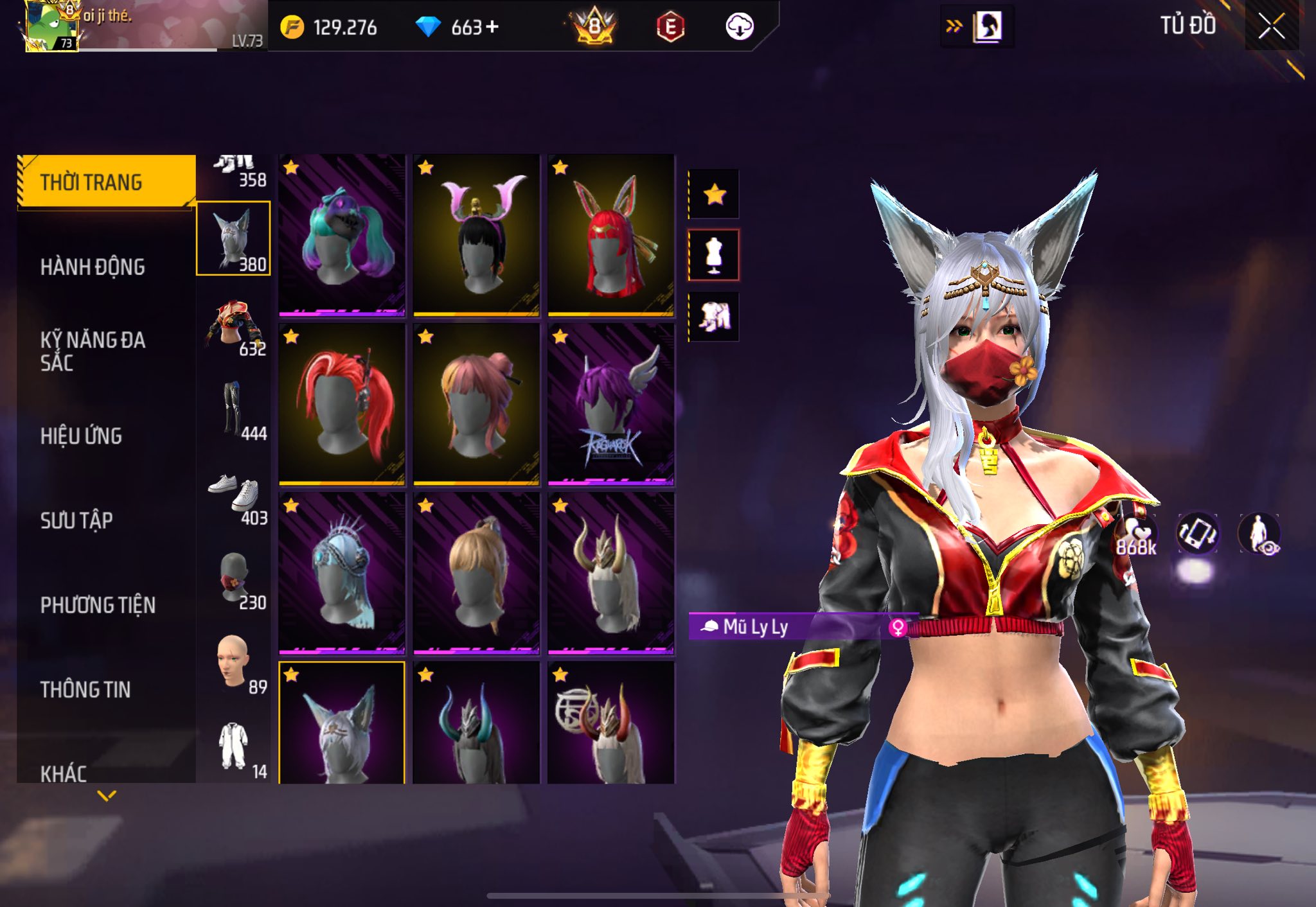Equip the red hair with rabbit ears

click(610, 235)
